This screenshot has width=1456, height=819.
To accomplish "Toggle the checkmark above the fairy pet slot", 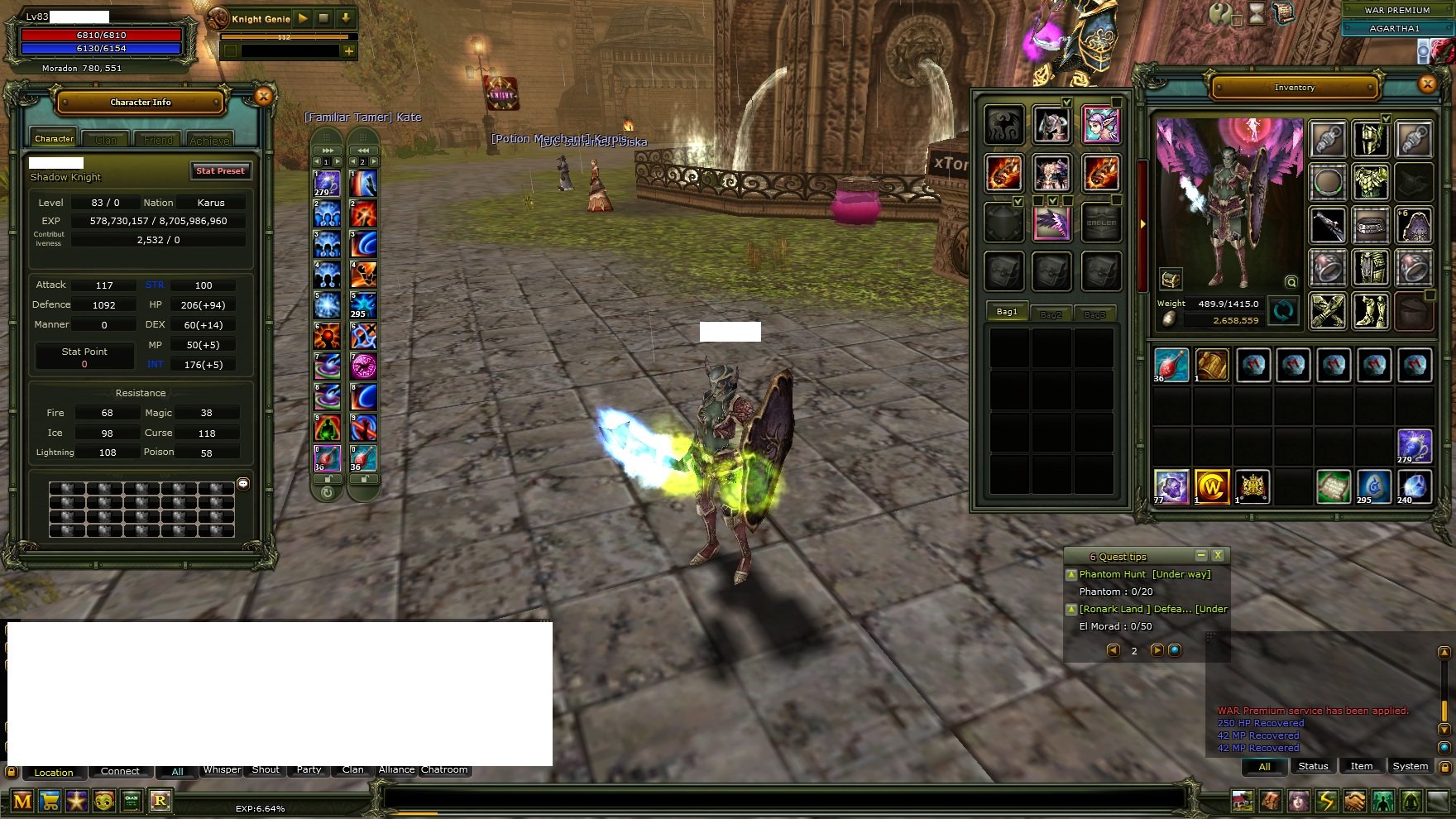I will [x=1116, y=101].
